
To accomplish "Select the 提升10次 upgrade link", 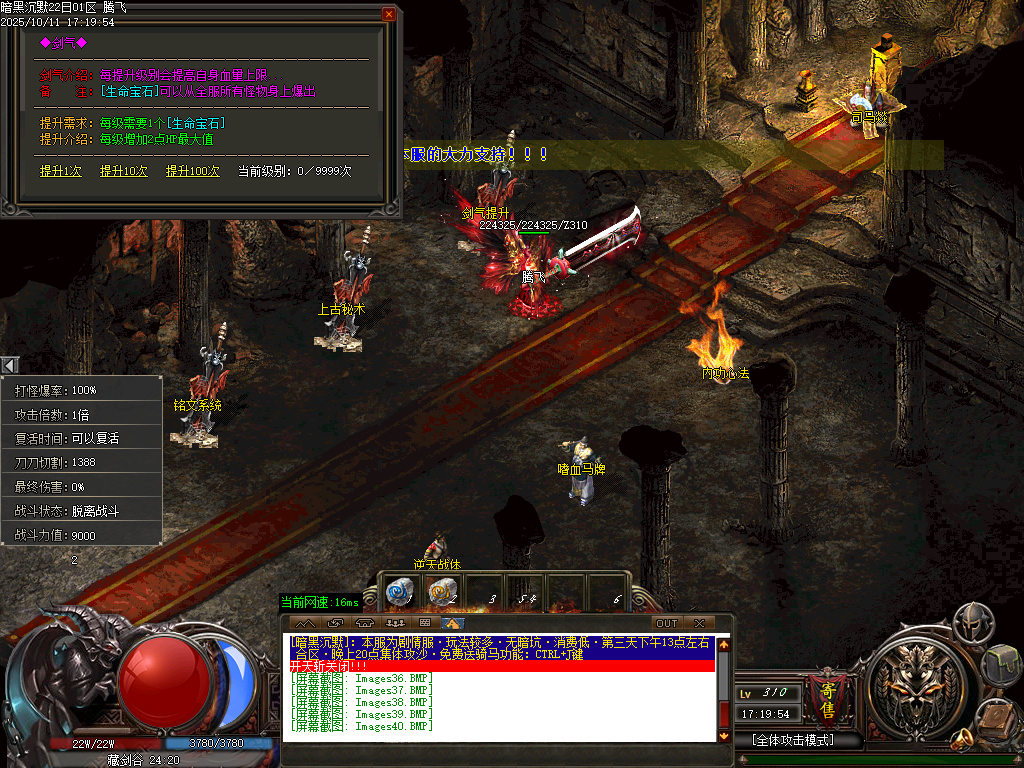I will [124, 171].
